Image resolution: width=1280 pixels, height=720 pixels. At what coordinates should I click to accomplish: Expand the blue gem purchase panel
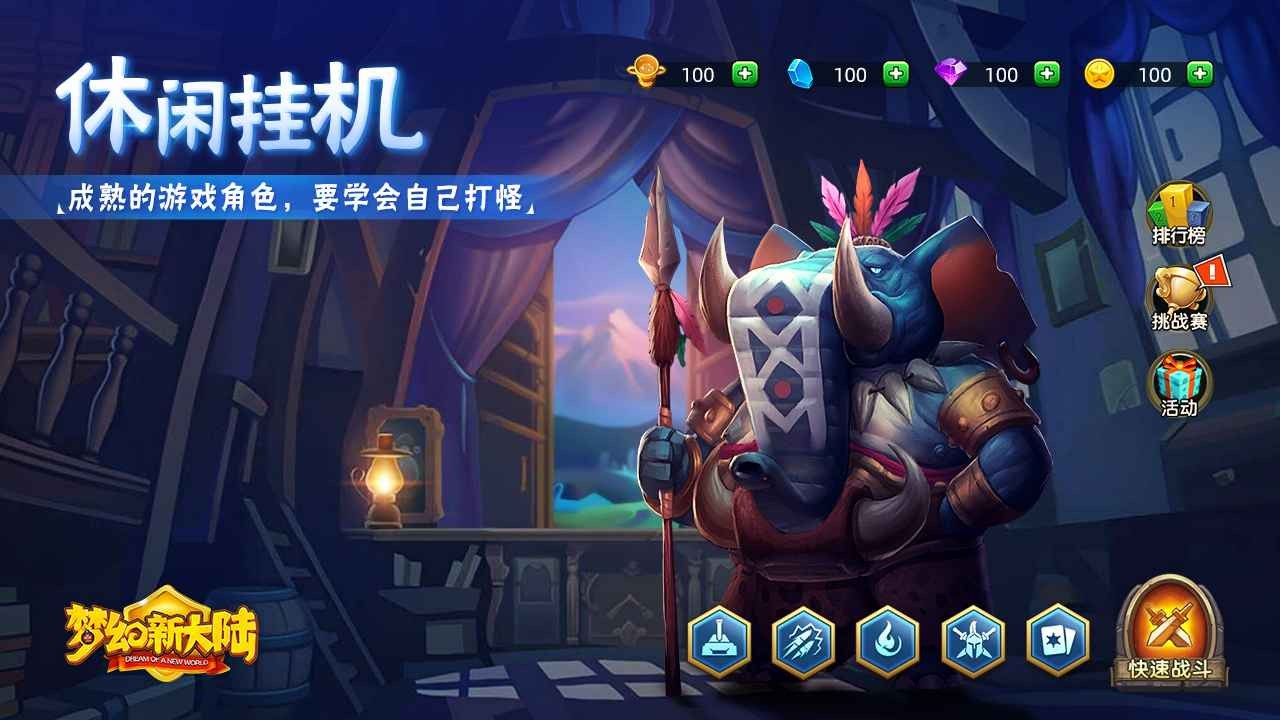[x=894, y=72]
